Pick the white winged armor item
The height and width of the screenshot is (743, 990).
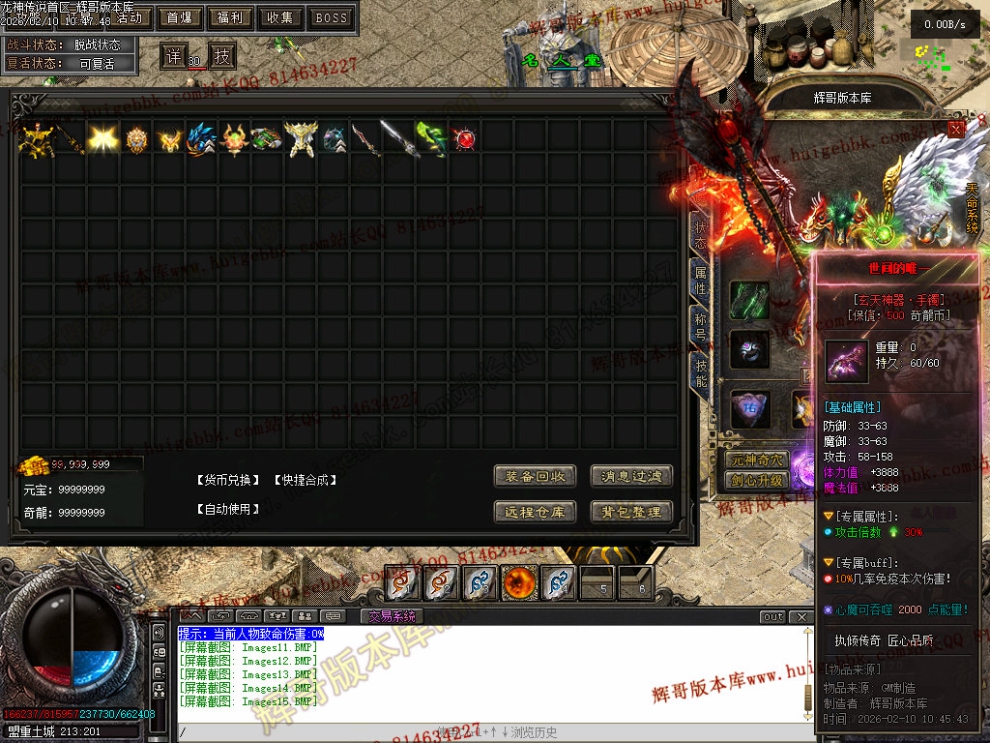300,139
